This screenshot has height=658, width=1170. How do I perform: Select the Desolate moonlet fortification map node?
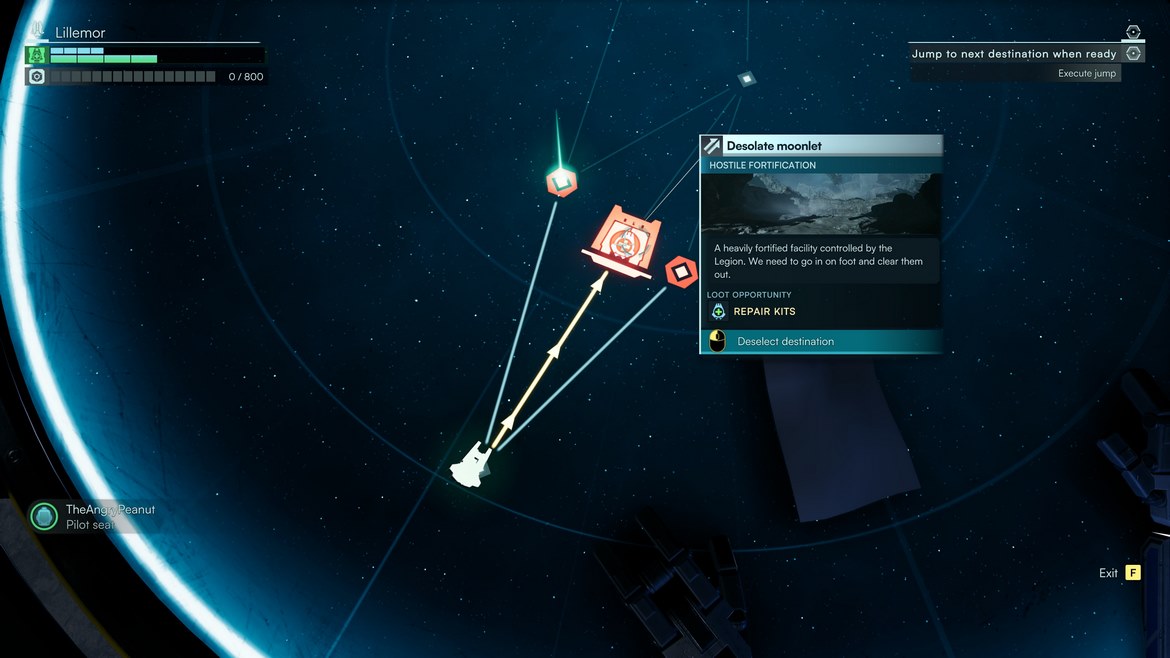624,241
